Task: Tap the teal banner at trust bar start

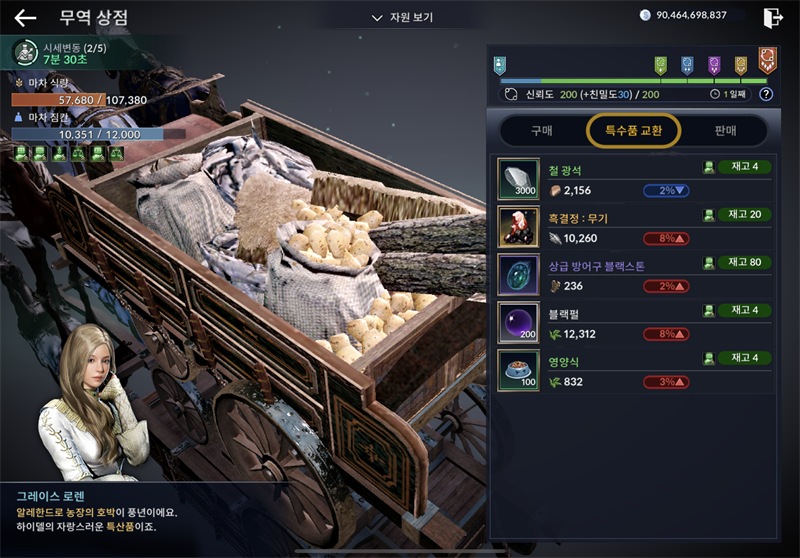Action: point(500,65)
